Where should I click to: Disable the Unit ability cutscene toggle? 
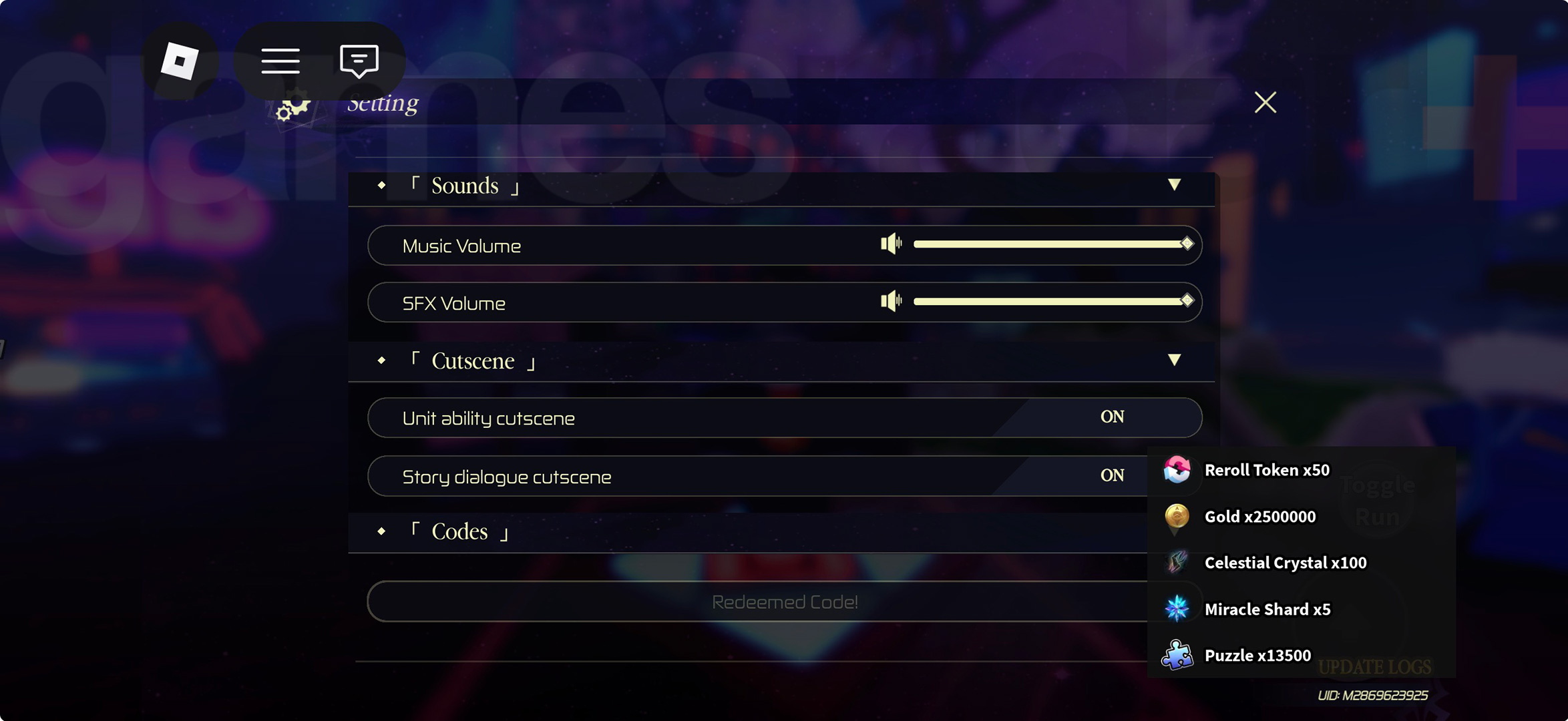1111,417
